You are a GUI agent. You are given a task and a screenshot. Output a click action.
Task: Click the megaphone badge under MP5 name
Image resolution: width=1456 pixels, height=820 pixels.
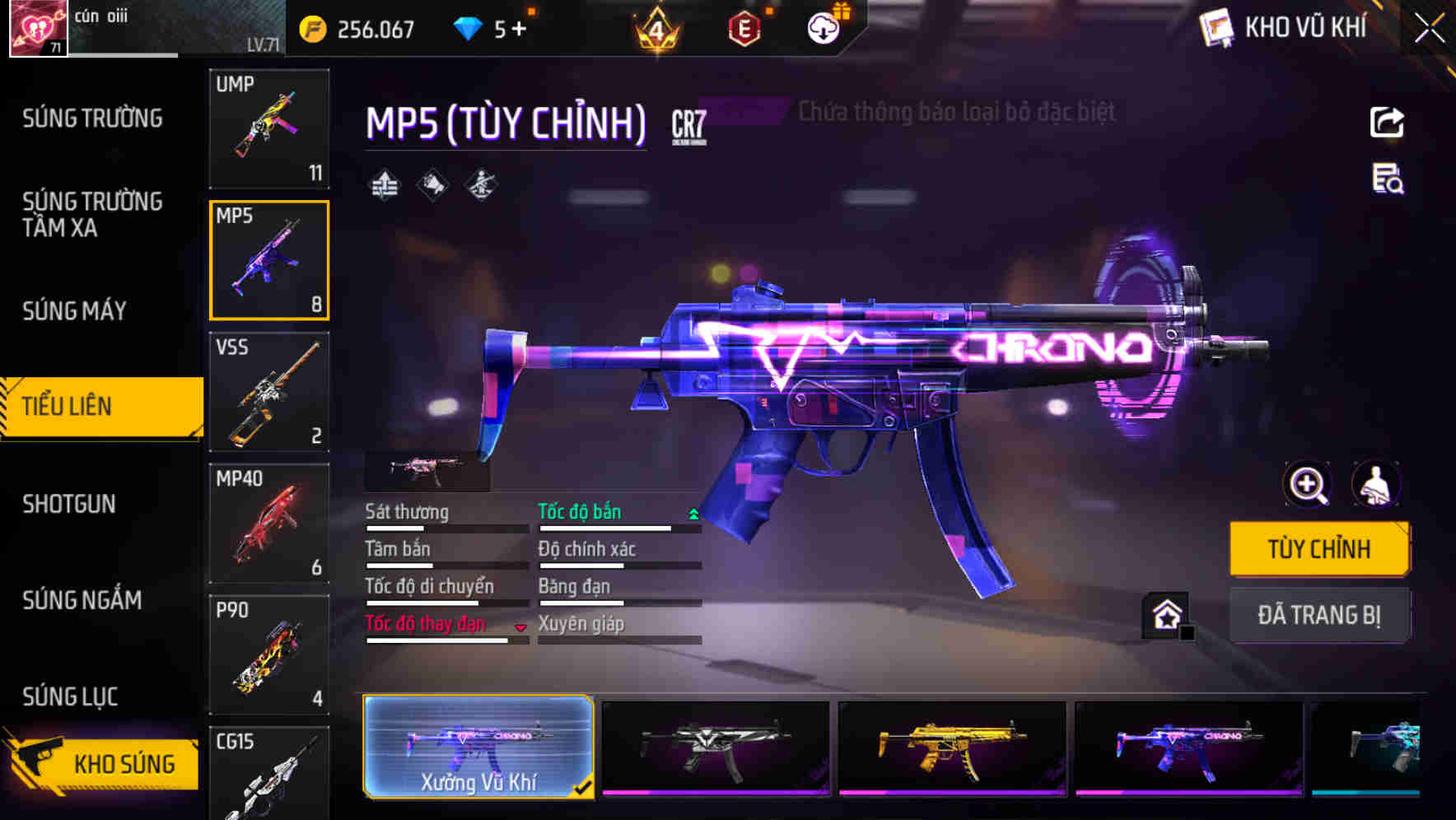pos(432,184)
